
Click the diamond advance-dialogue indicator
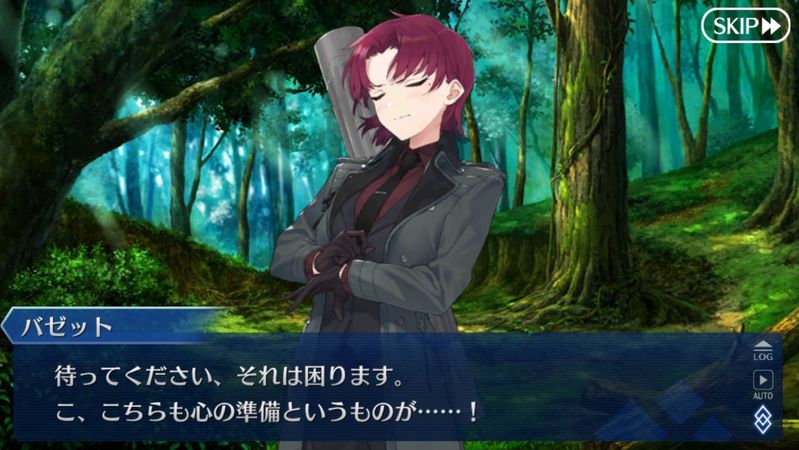(763, 418)
